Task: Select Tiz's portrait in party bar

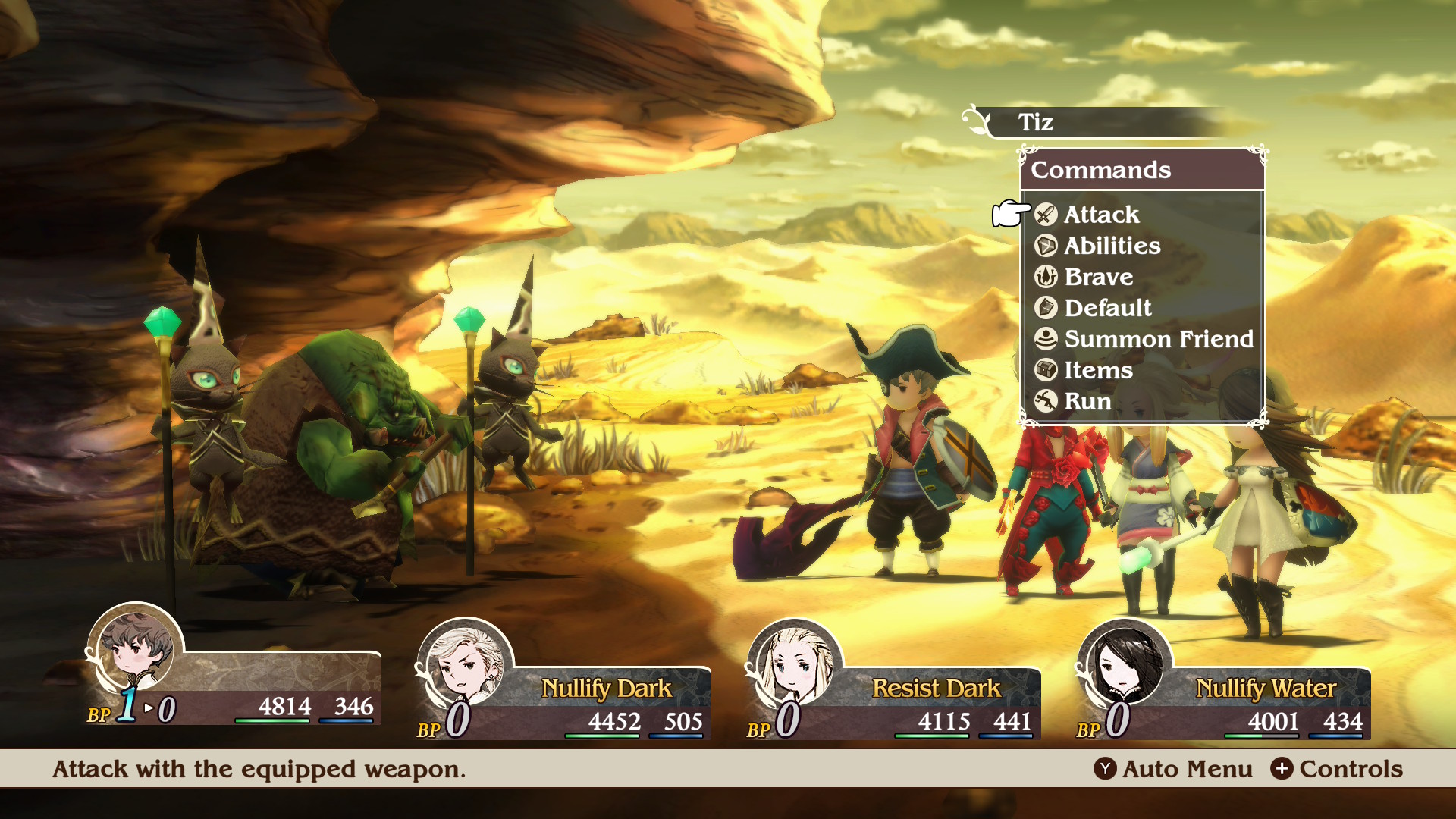Action: click(136, 649)
